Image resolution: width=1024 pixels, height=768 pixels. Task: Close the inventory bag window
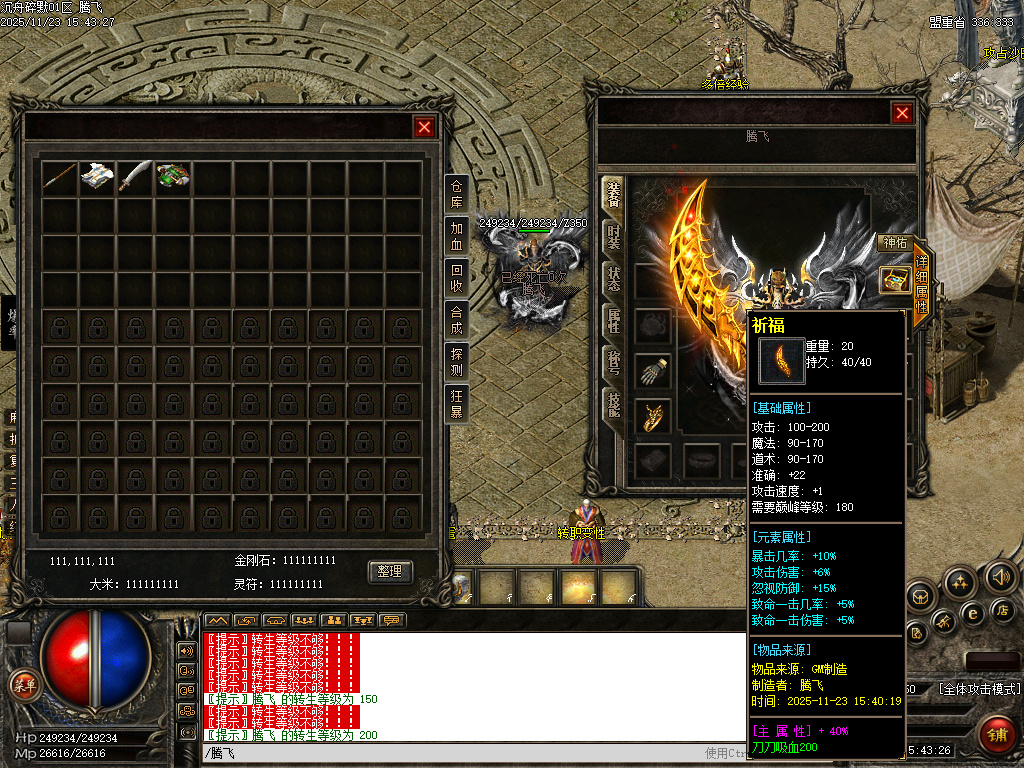[x=424, y=127]
